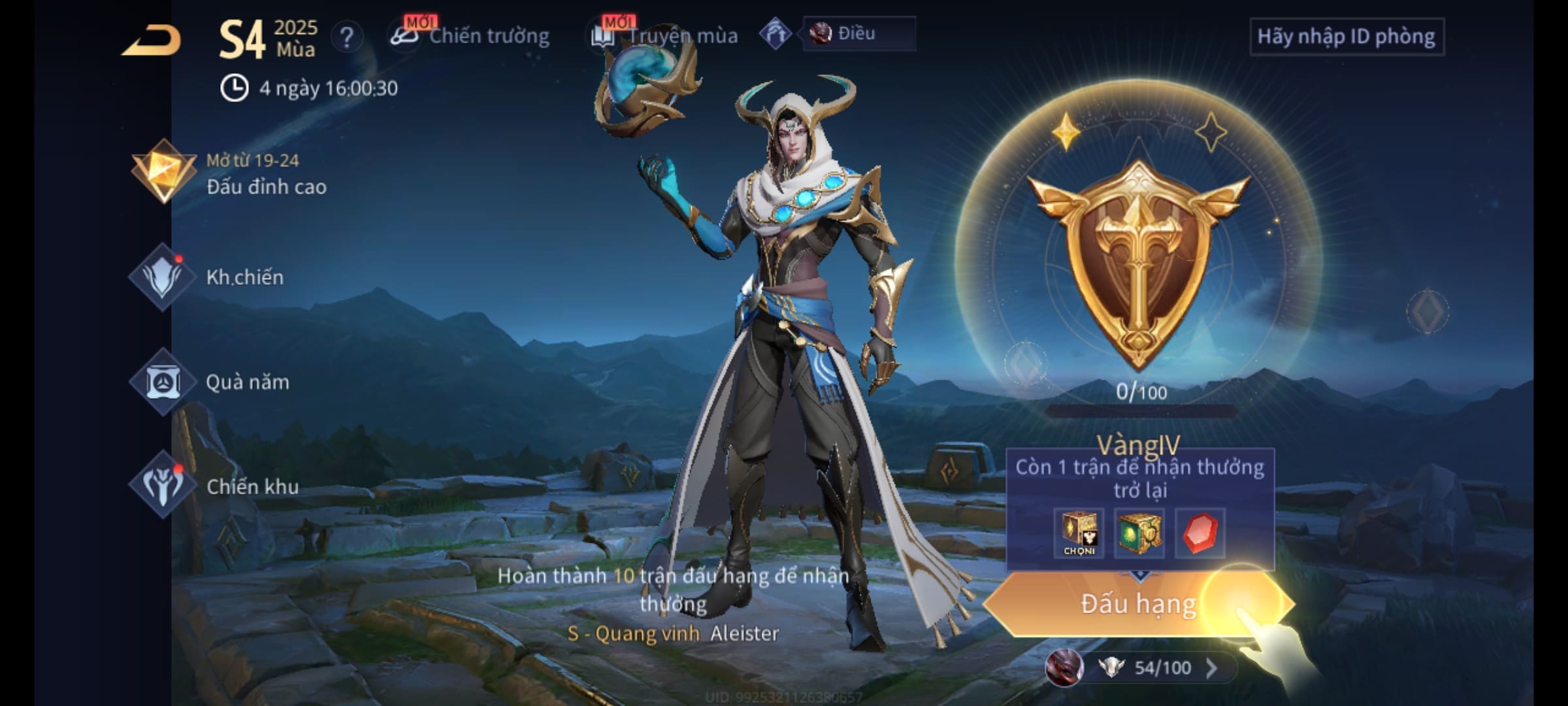Inspect the green gem reward chest

tap(1139, 533)
